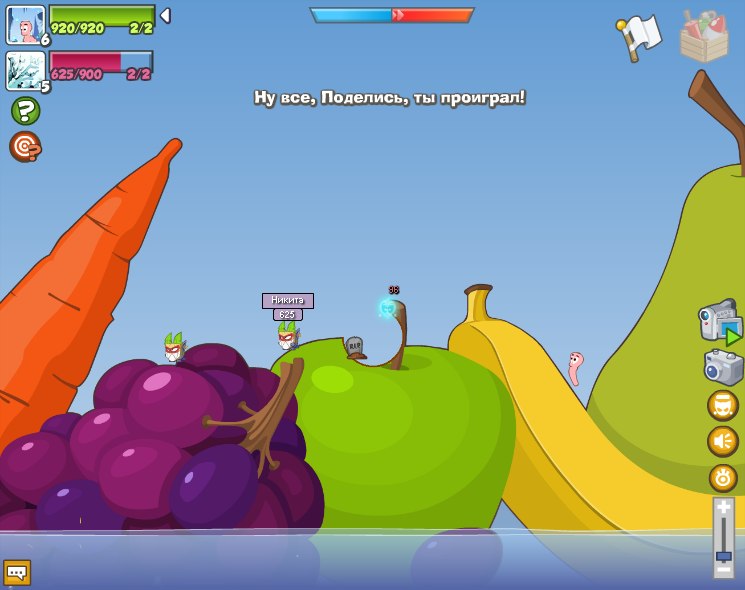Click the blue zoom slider handle

point(723,555)
